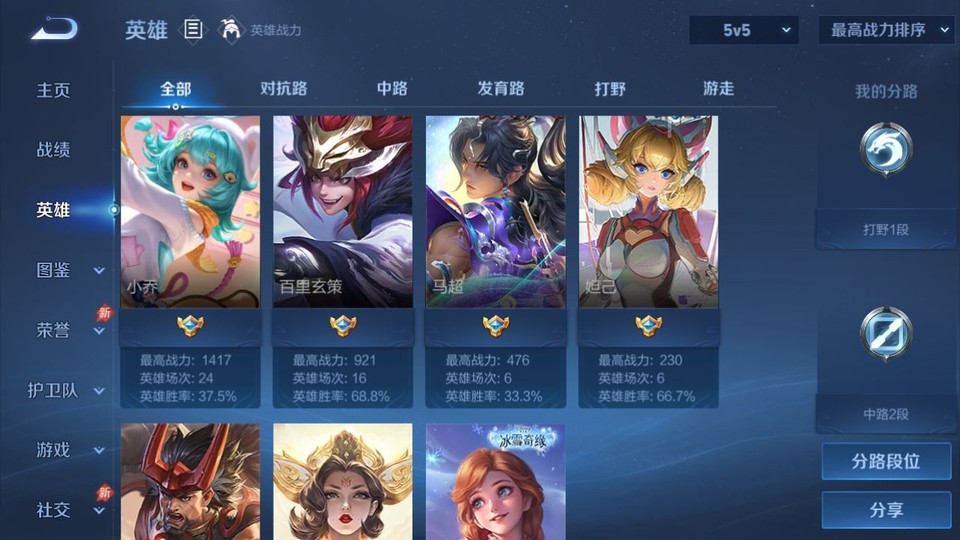
Task: Open the 战绩 match records entry
Action: pos(54,150)
